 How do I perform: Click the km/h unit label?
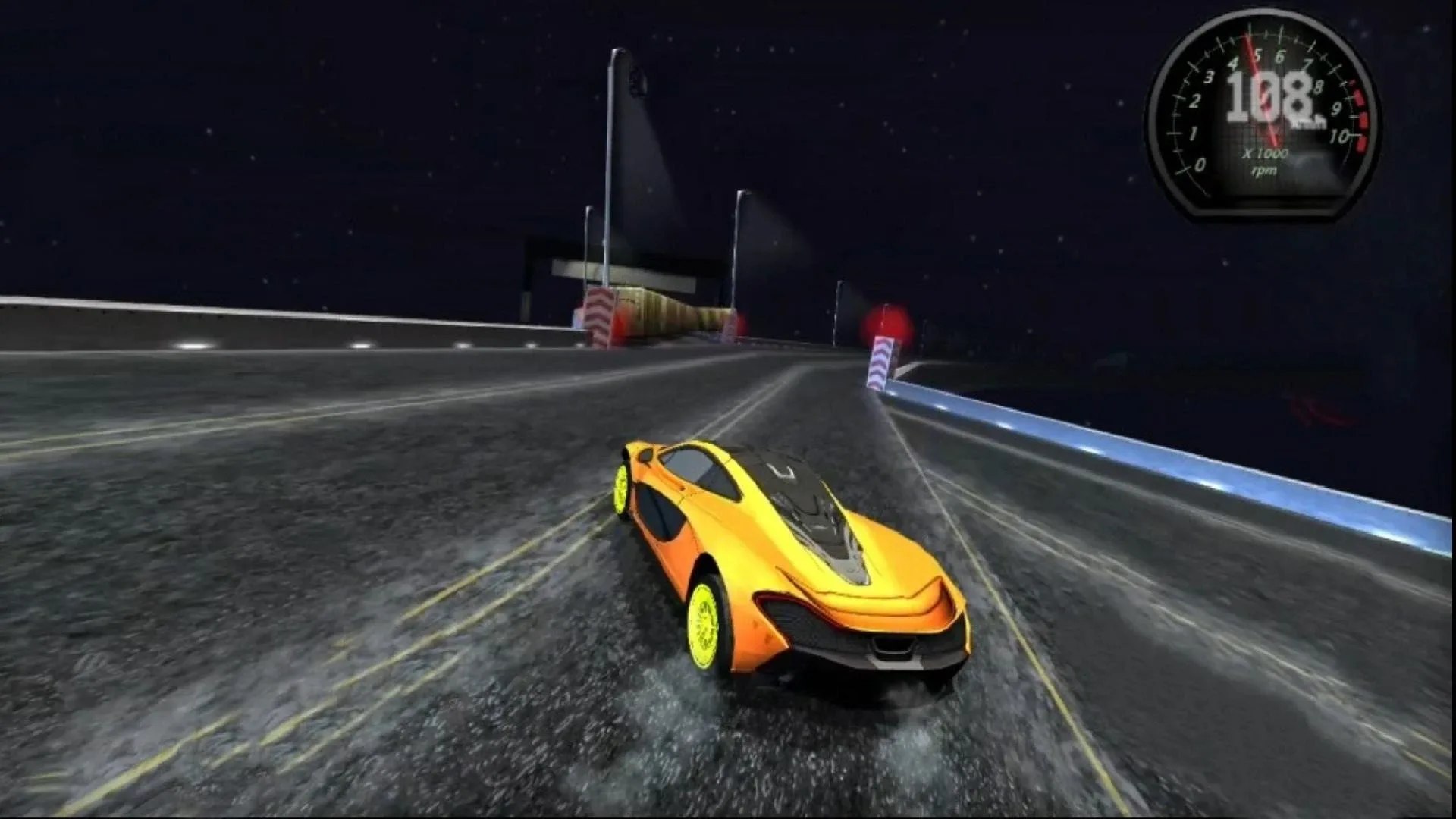[1309, 121]
